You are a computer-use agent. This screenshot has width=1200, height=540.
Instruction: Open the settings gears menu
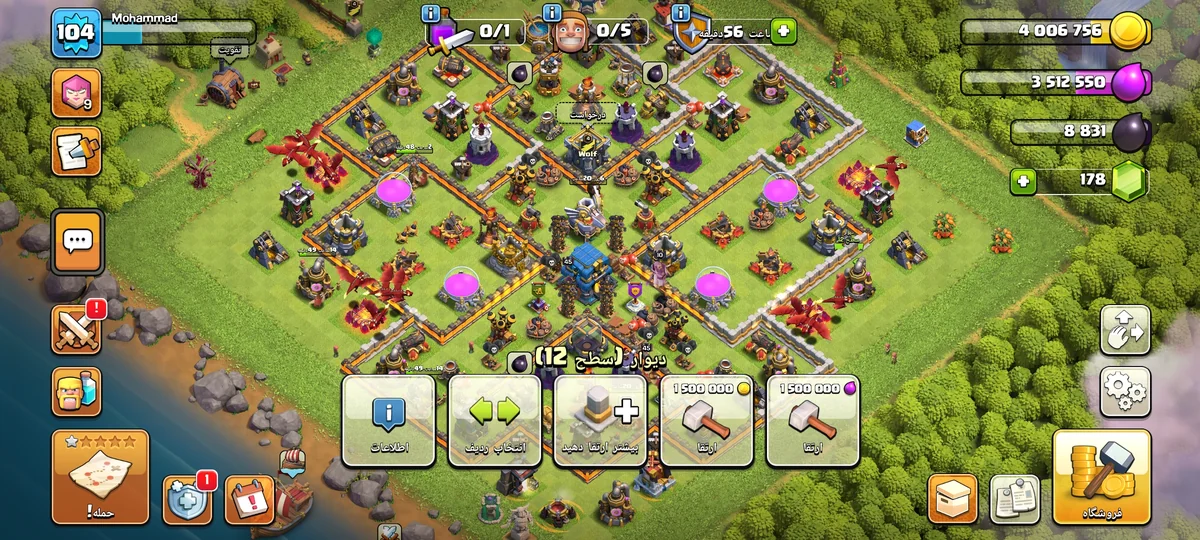point(1125,392)
